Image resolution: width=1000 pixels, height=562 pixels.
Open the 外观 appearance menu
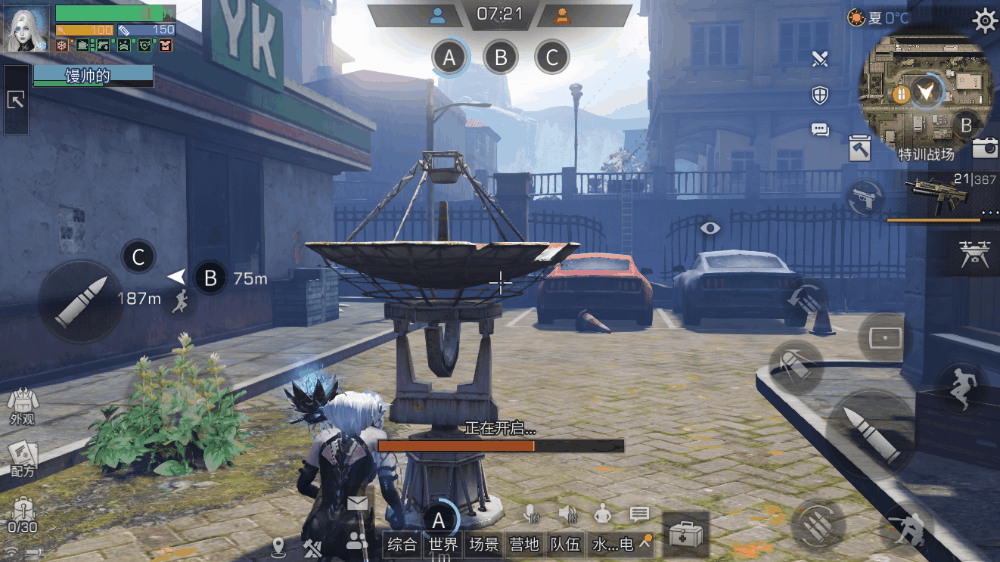point(22,408)
